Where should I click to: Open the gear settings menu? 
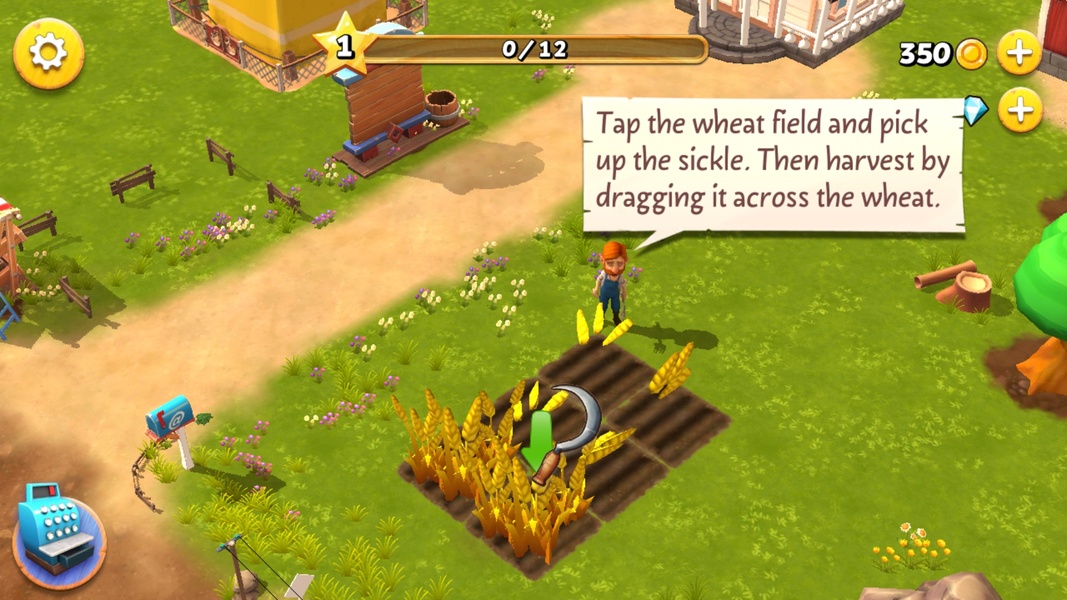tap(48, 53)
